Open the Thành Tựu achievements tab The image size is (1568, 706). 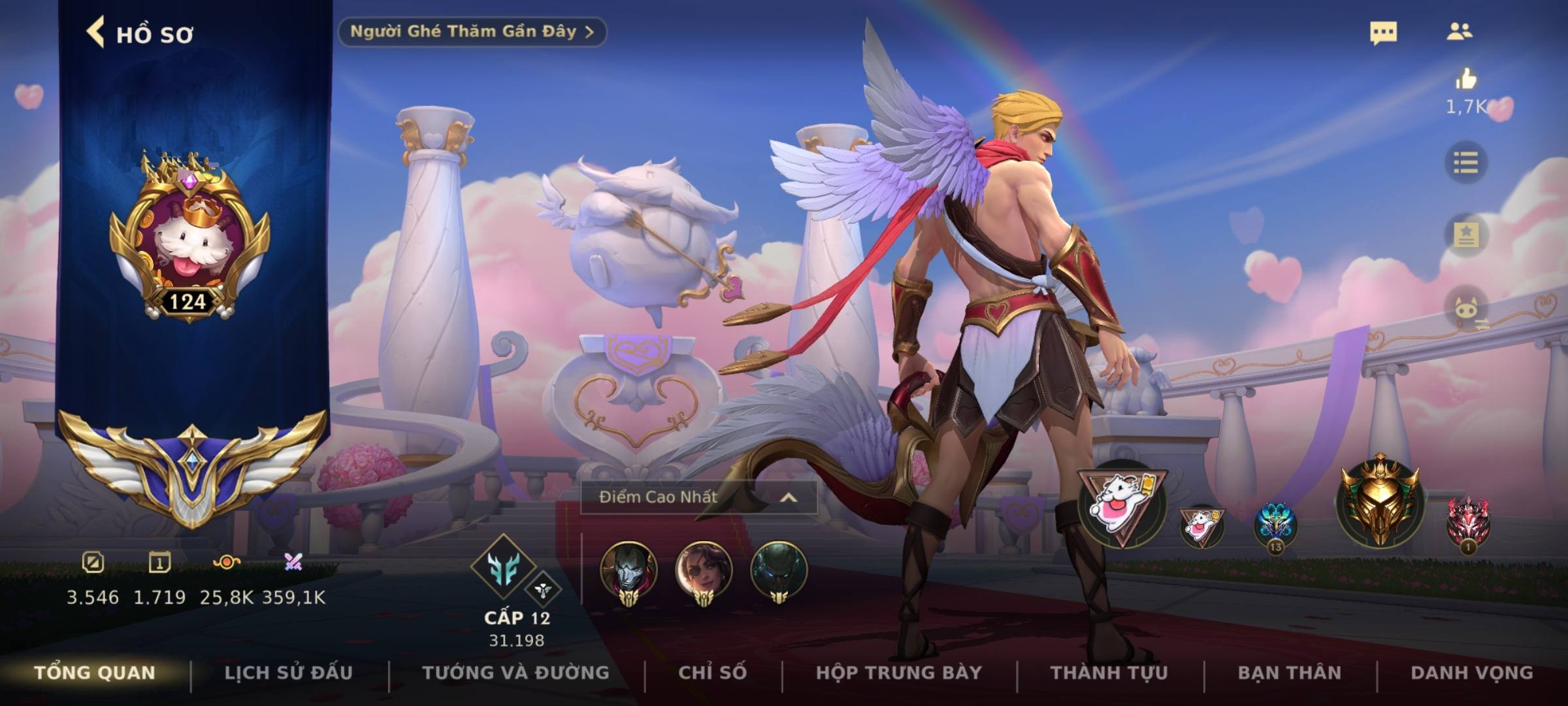[x=1109, y=673]
